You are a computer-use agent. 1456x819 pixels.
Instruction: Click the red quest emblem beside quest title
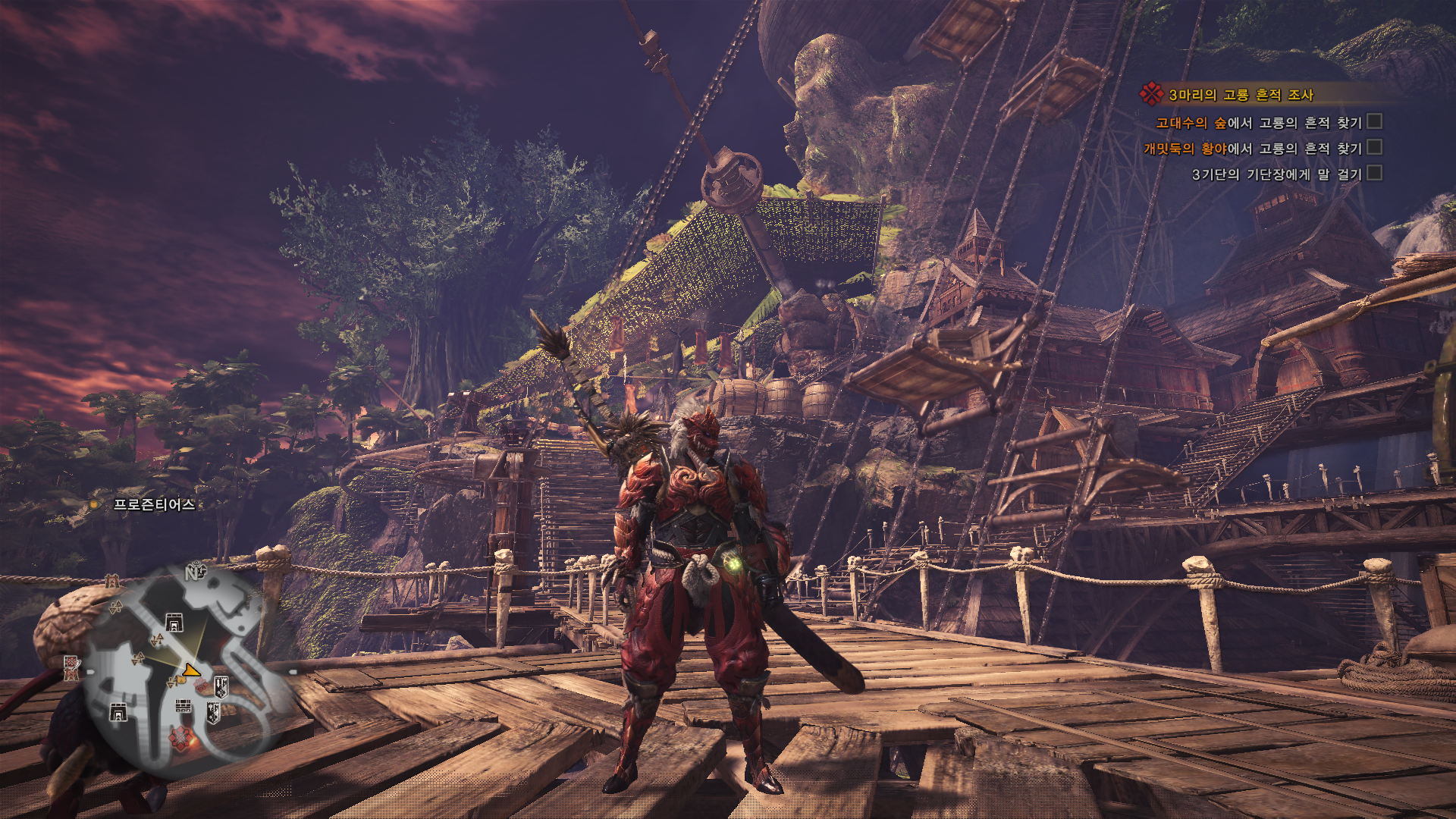tap(1151, 94)
